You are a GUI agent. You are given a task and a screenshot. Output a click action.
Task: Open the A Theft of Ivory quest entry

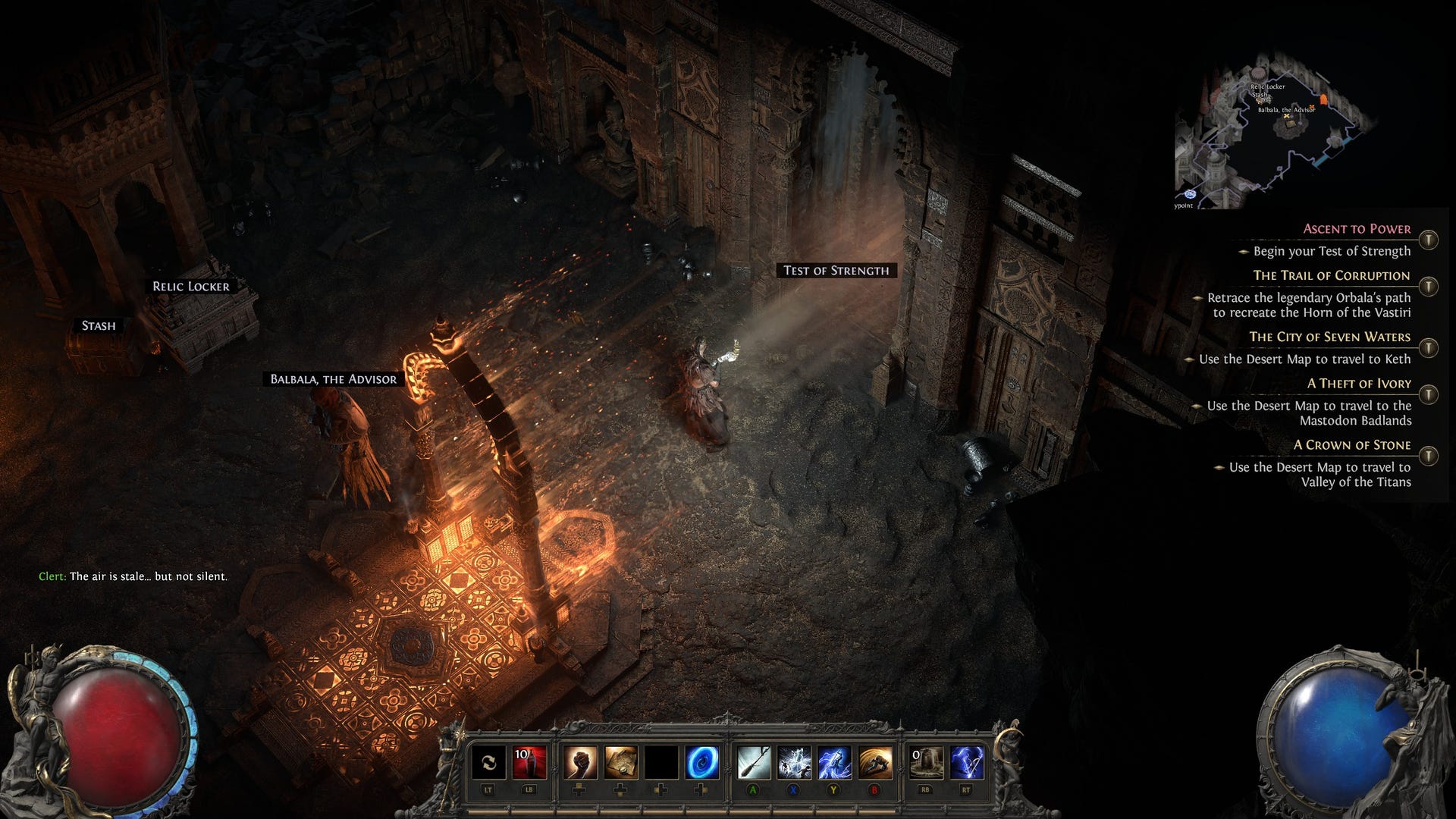[1359, 384]
